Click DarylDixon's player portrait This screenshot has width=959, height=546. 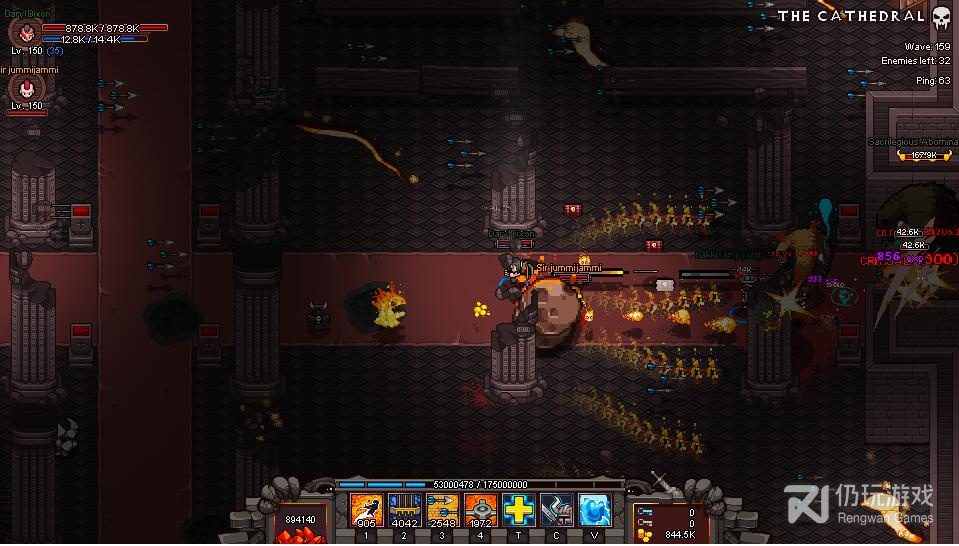point(24,32)
